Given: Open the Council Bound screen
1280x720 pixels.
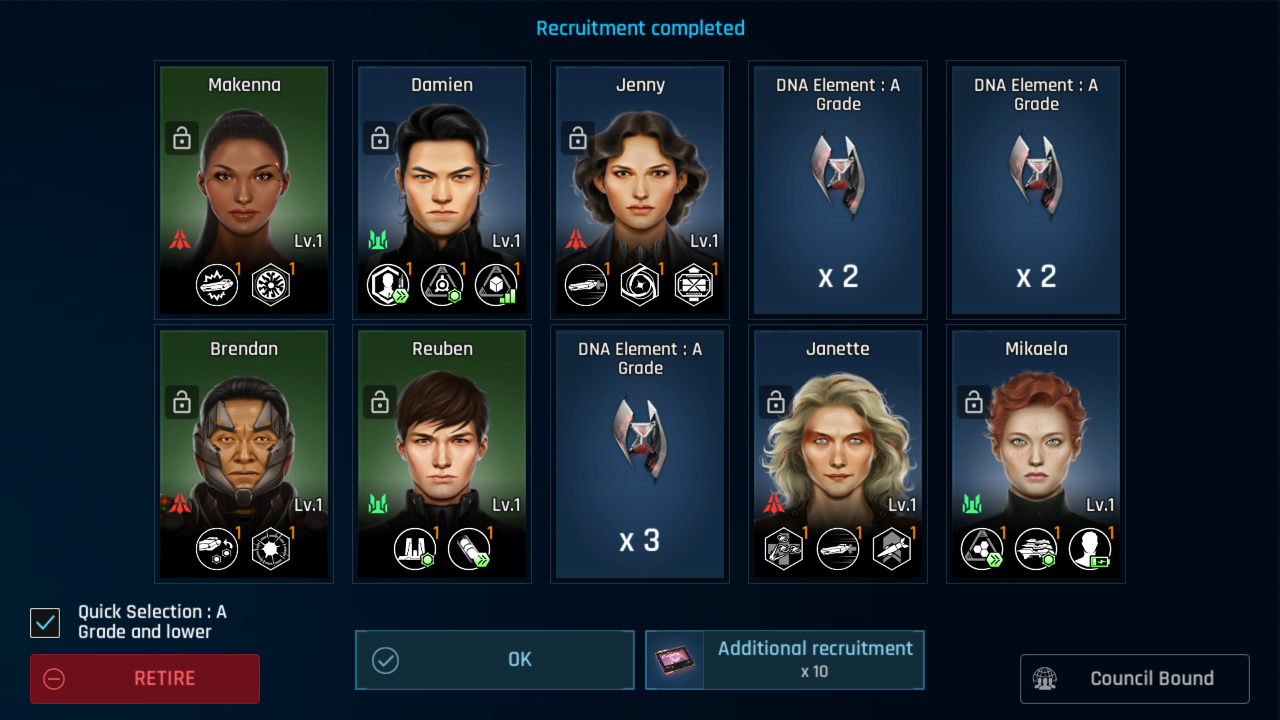Looking at the screenshot, I should point(1134,679).
